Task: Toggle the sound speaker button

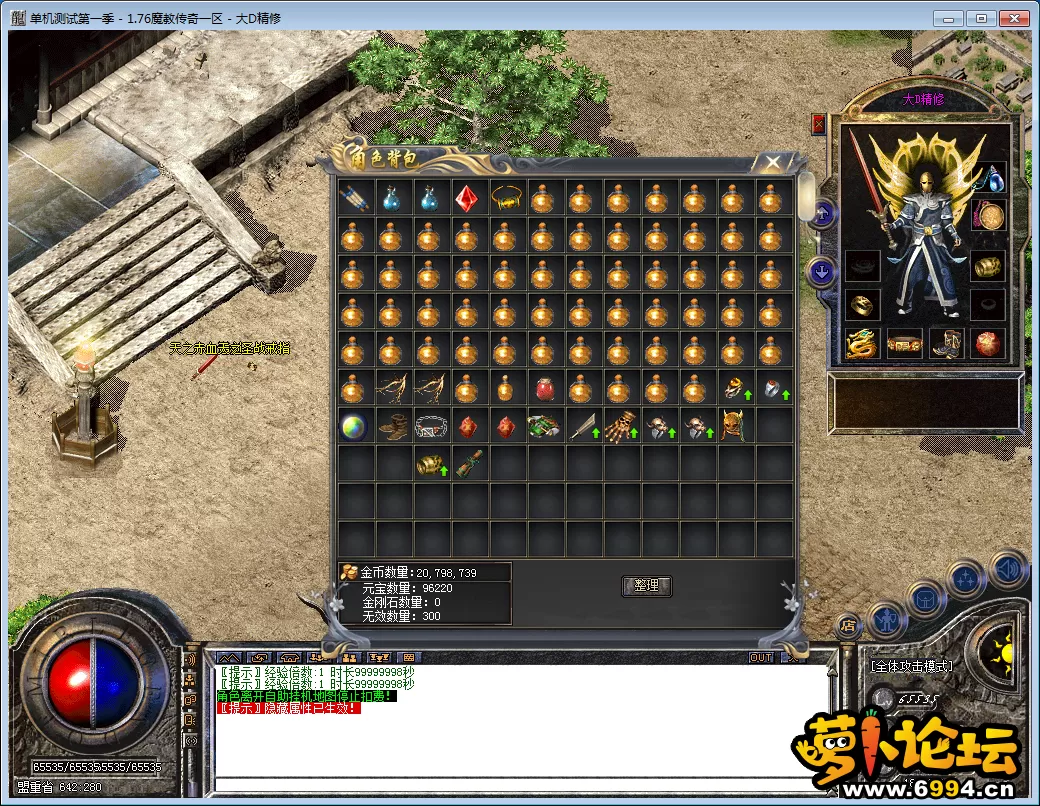Action: point(1008,569)
